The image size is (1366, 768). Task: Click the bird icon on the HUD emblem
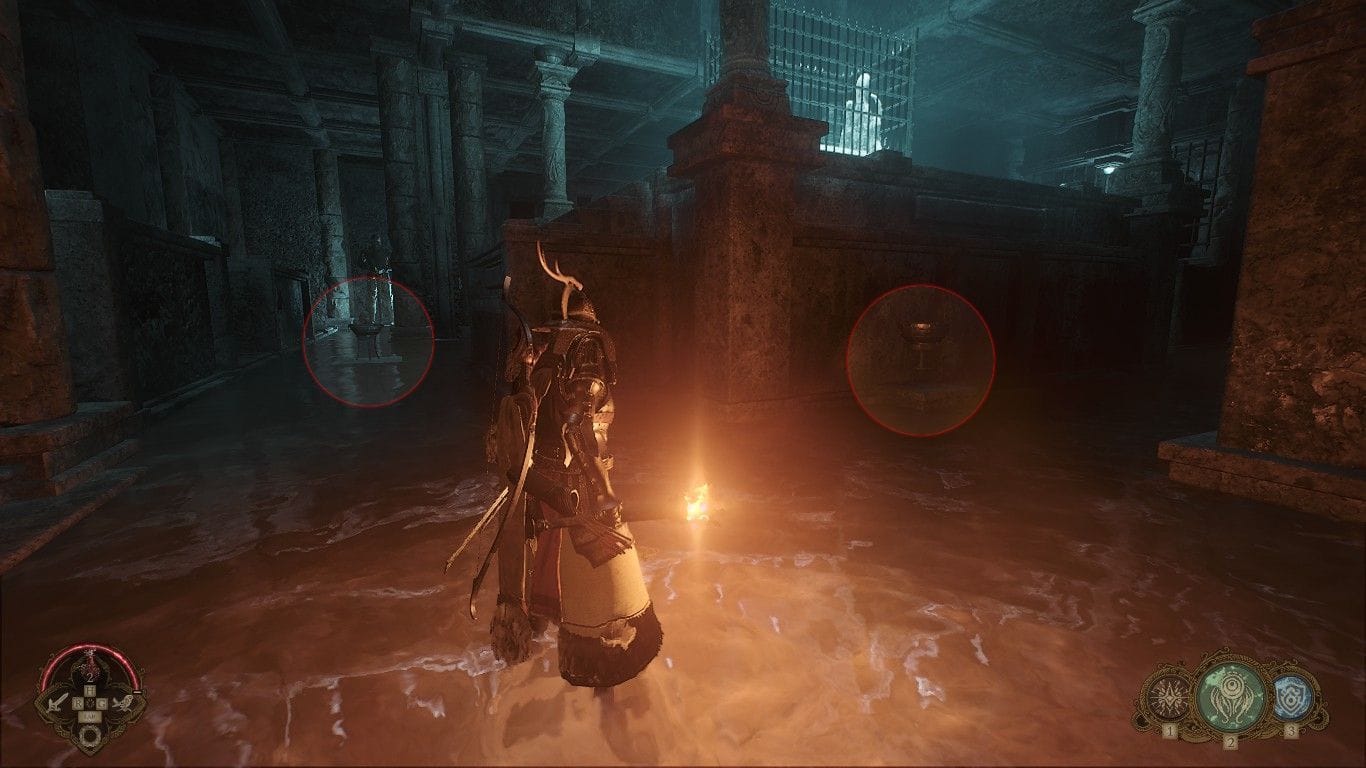click(x=126, y=703)
